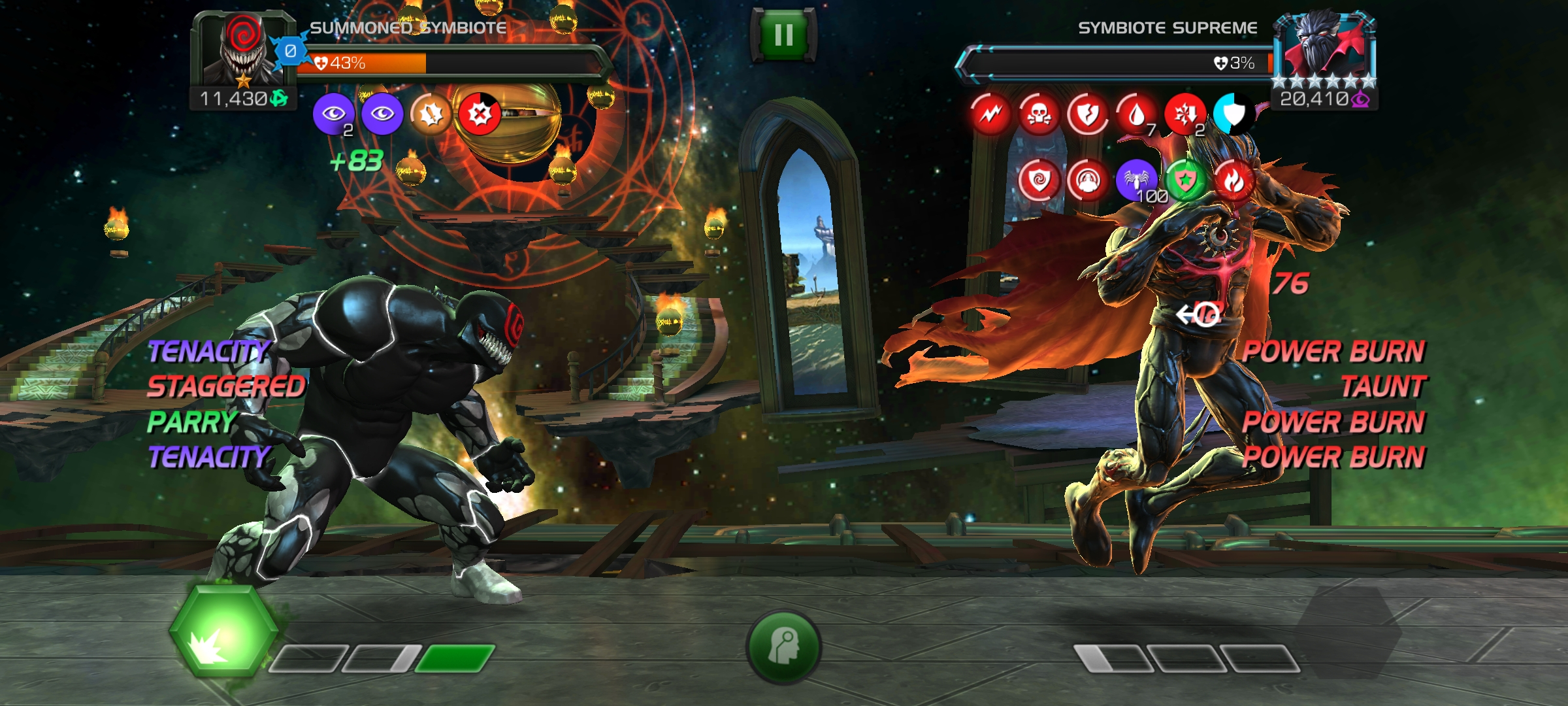Inspect the orange burst buff icon
The width and height of the screenshot is (1568, 706).
click(431, 114)
